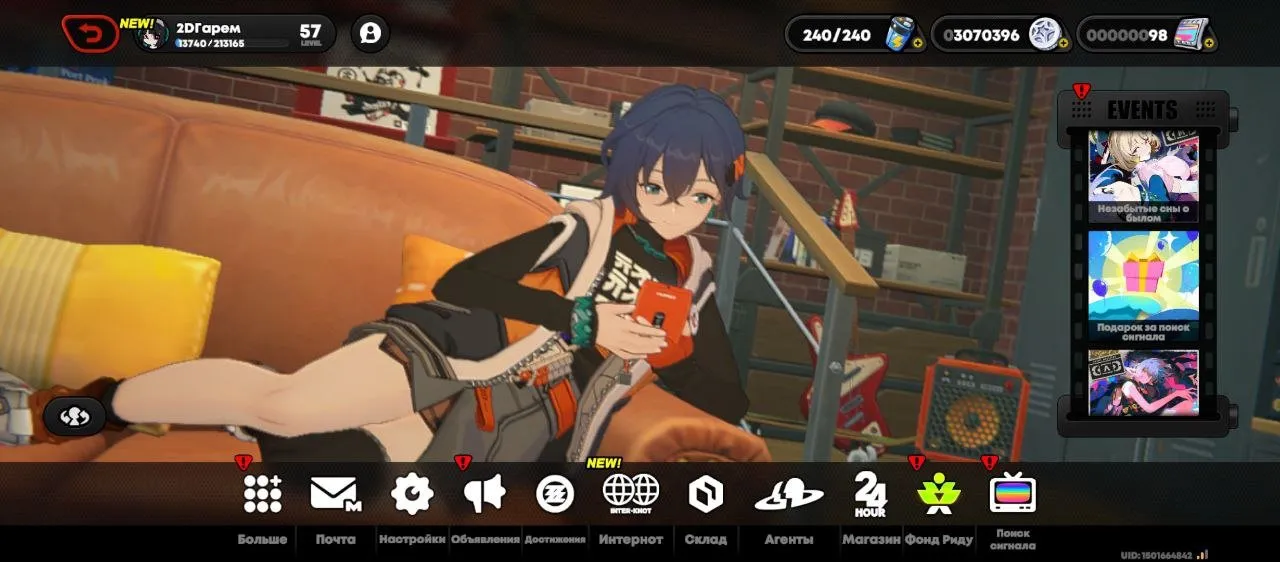Click the red back arrow button

[90, 34]
